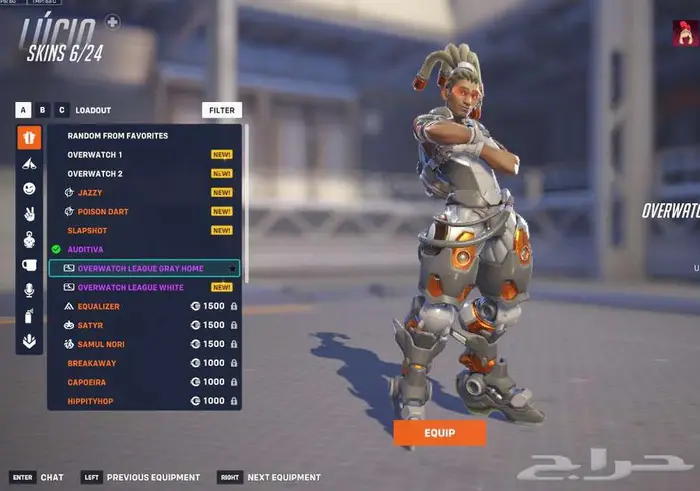Switch to loadout B
The width and height of the screenshot is (700, 491).
pyautogui.click(x=43, y=110)
